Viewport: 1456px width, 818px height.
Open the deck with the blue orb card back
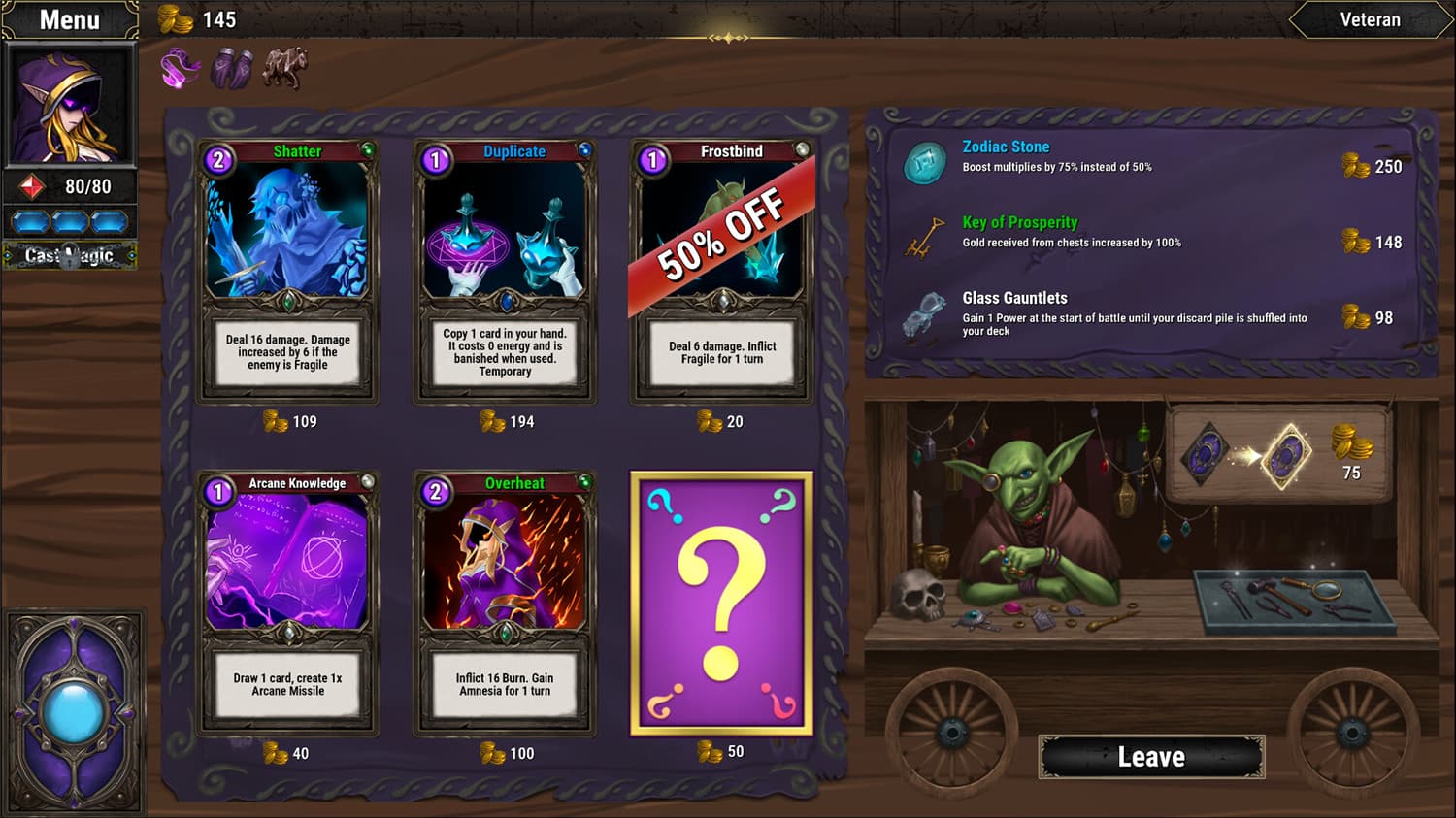point(74,712)
